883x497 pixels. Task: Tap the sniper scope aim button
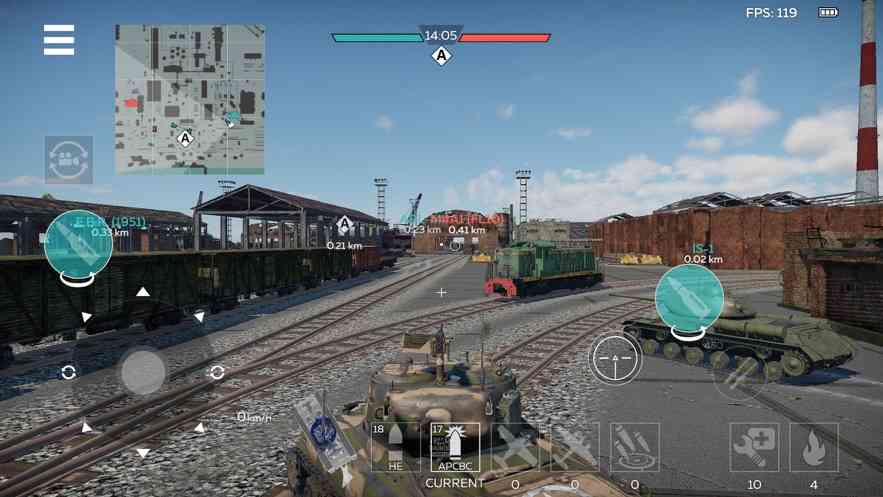(x=615, y=357)
